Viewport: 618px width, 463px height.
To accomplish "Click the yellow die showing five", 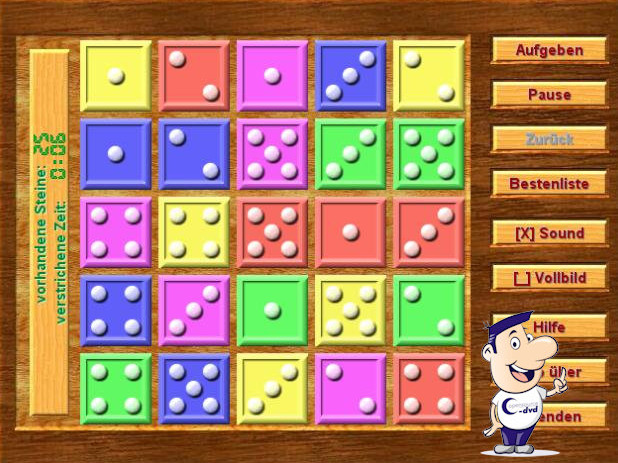I will coord(350,310).
